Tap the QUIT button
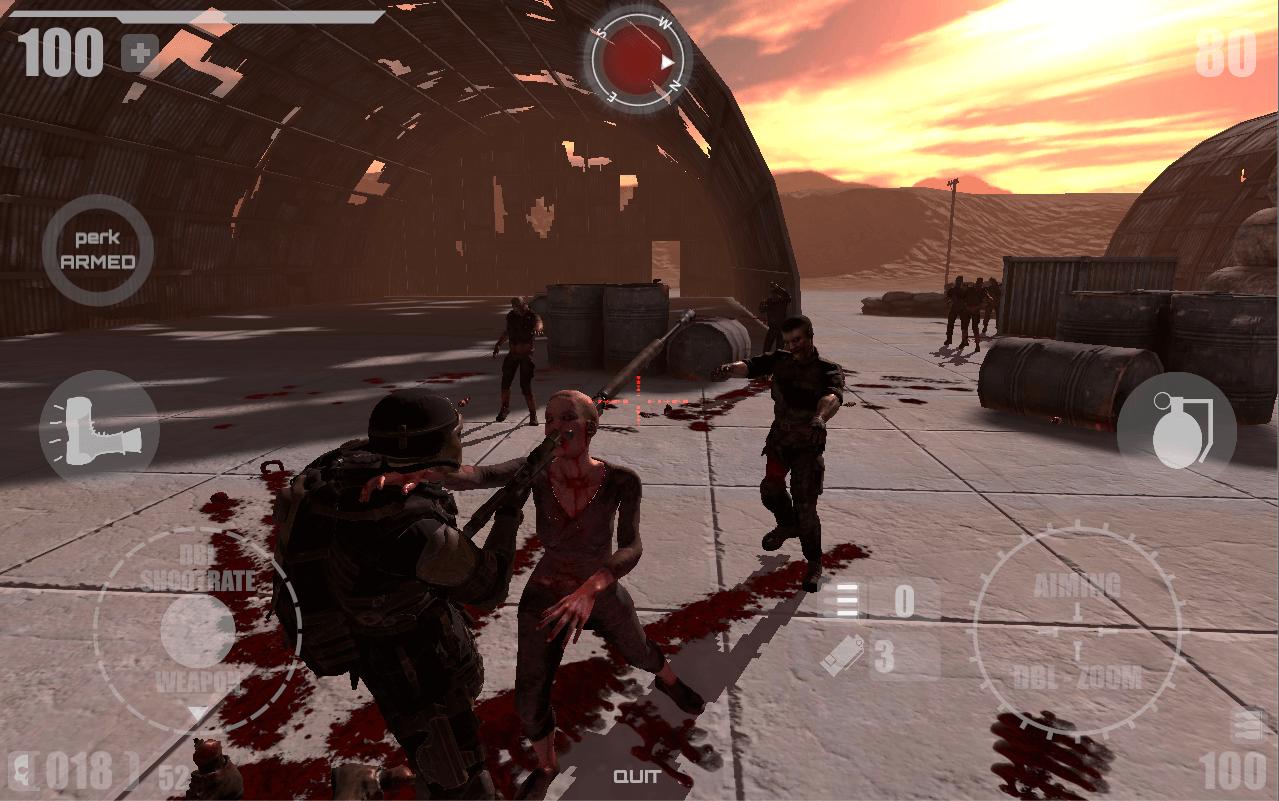 point(637,776)
